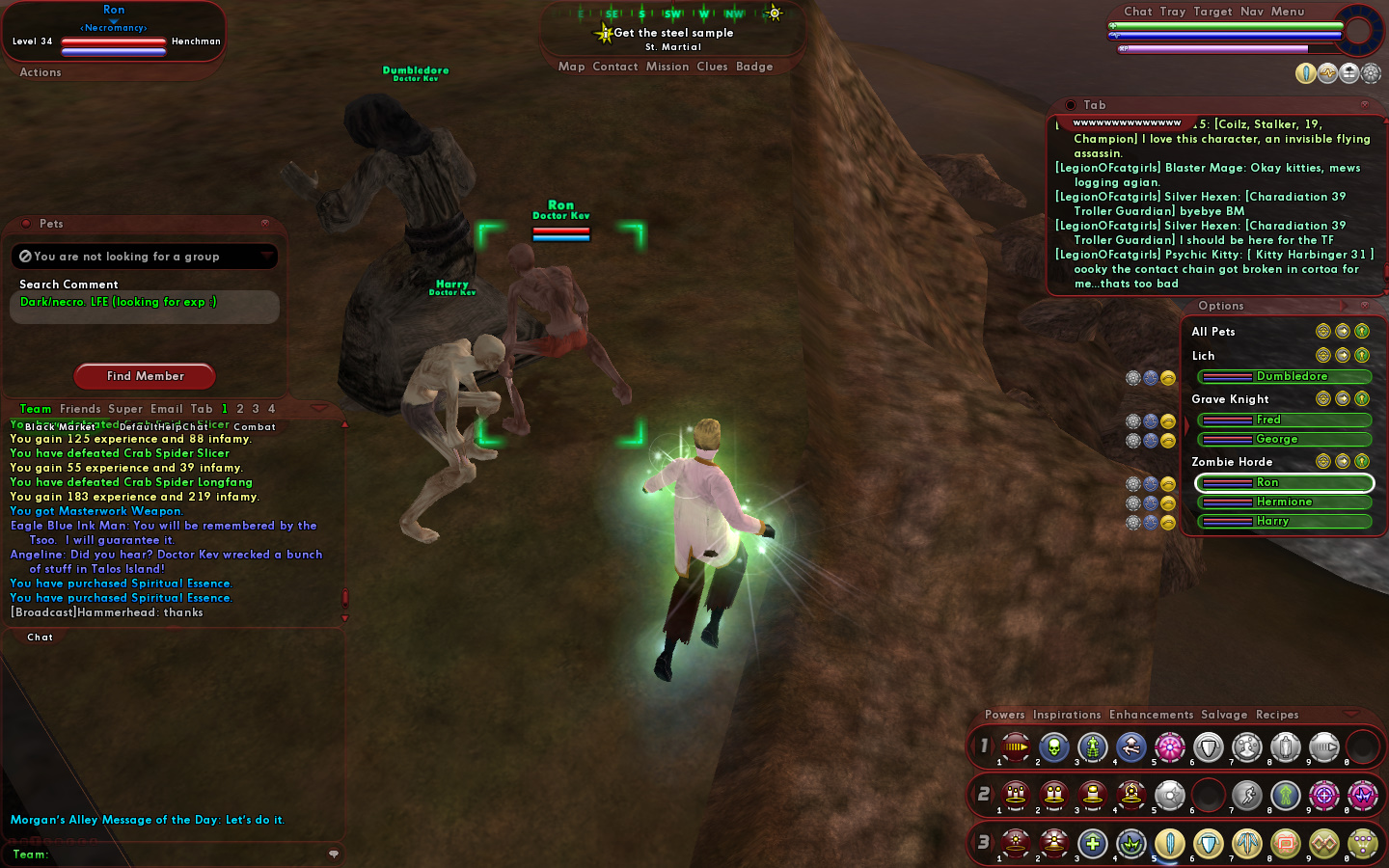Open the Actions menu under the status bars
Image resolution: width=1389 pixels, height=868 pixels.
(41, 72)
